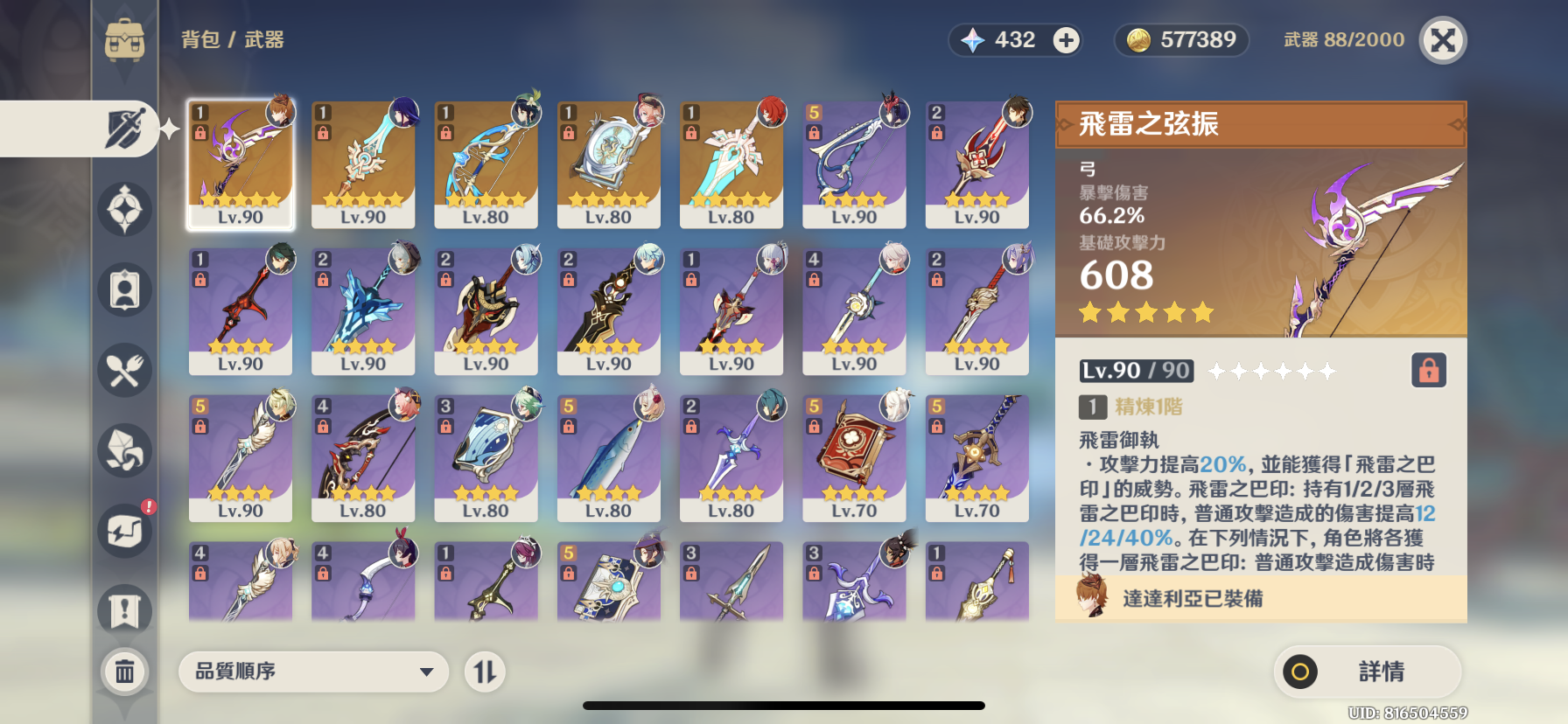Select the weapons category in the sidebar
This screenshot has height=724, width=1568.
click(125, 128)
